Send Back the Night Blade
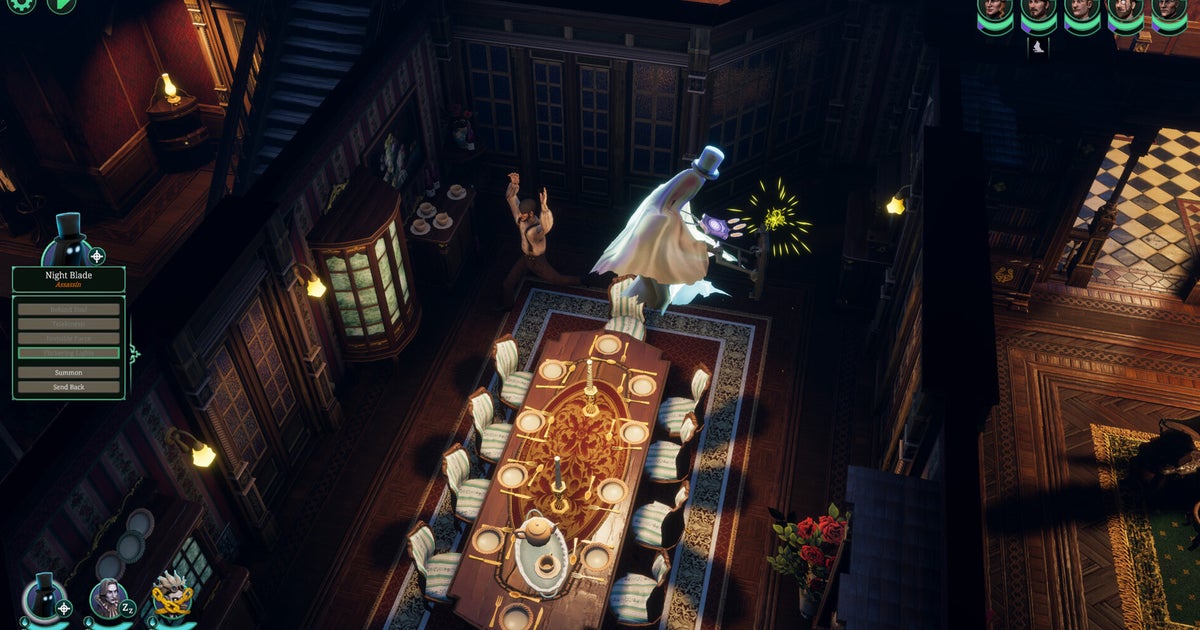 [x=69, y=387]
